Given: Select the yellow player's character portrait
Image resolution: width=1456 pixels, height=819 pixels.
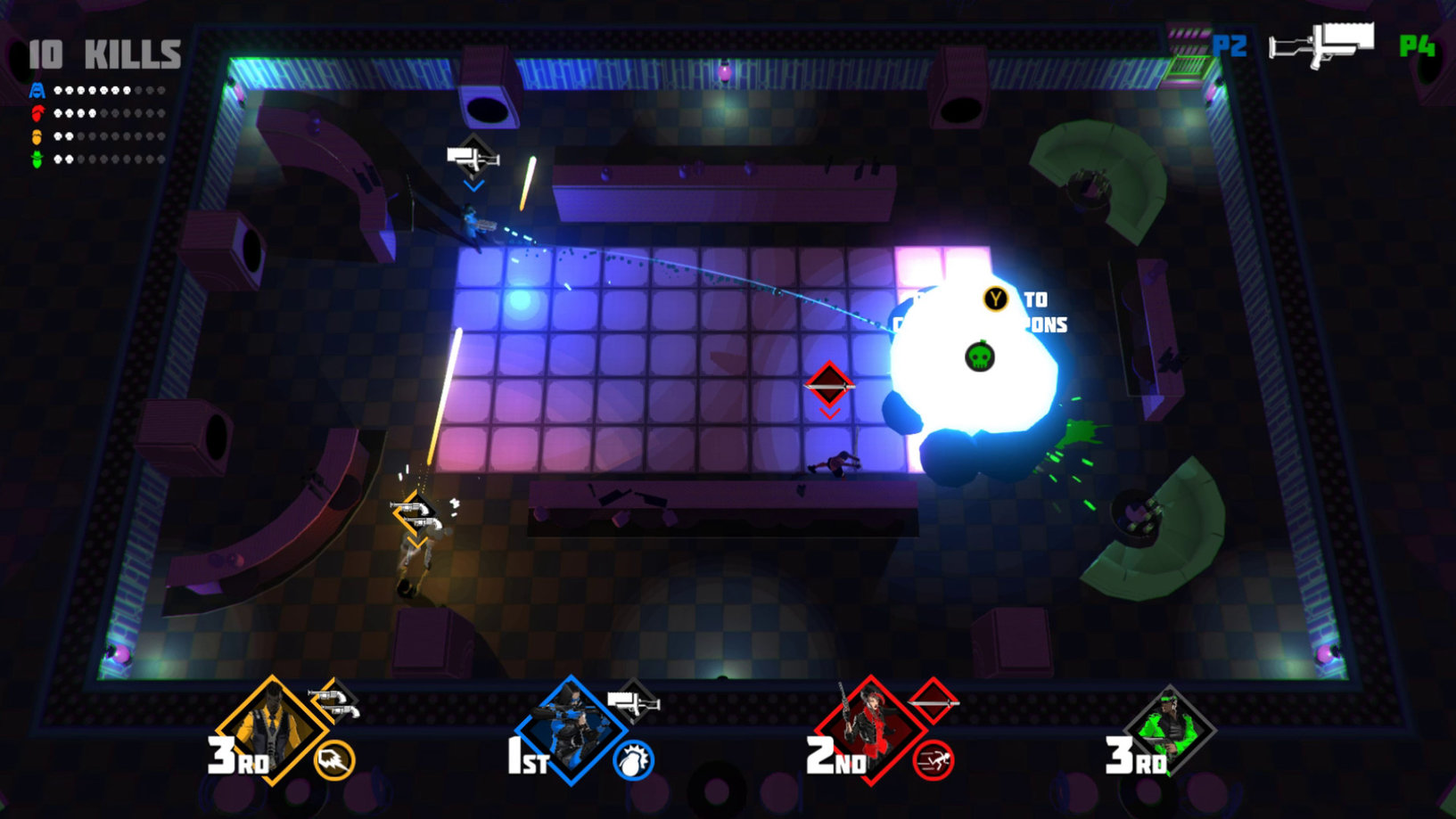Looking at the screenshot, I should [x=271, y=729].
